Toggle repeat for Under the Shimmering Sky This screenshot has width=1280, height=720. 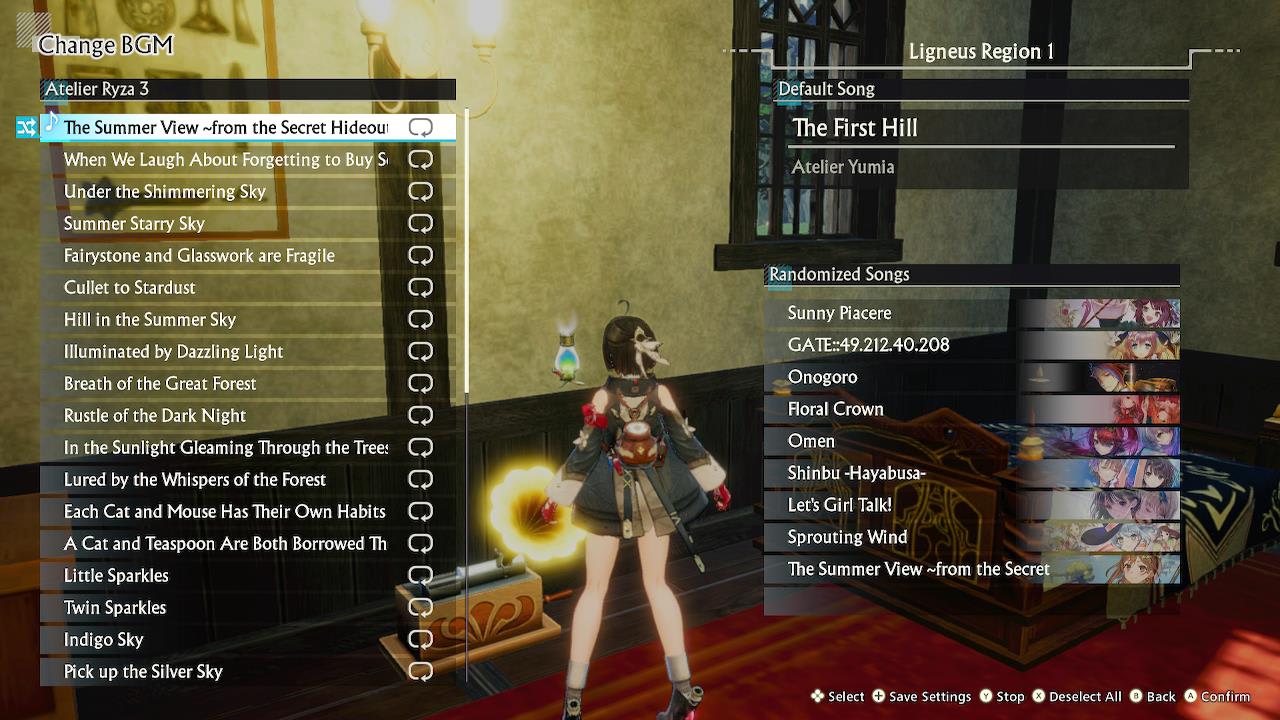coord(420,191)
